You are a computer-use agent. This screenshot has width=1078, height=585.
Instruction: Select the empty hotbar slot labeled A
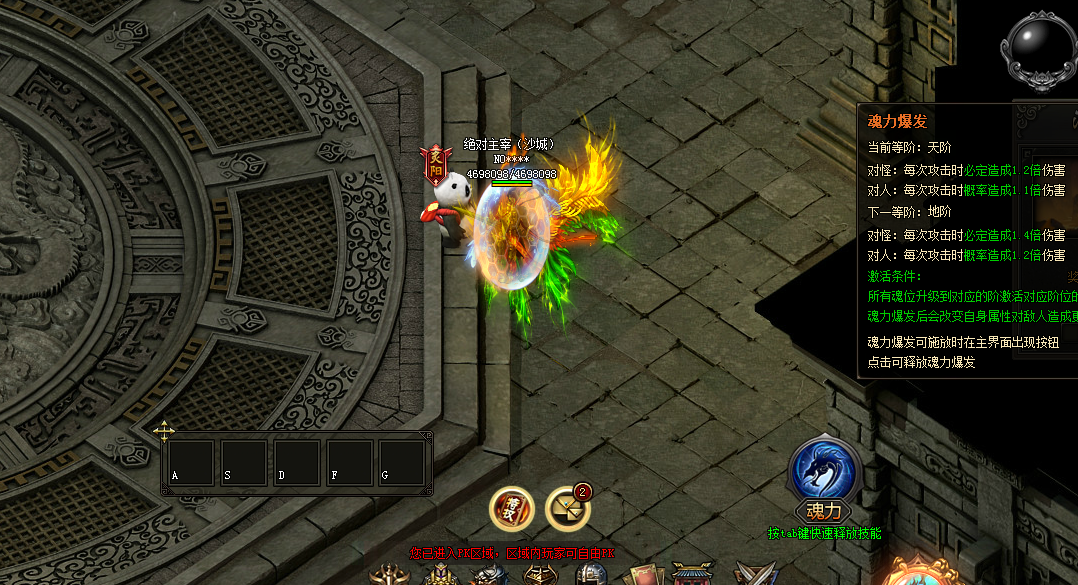[191, 463]
